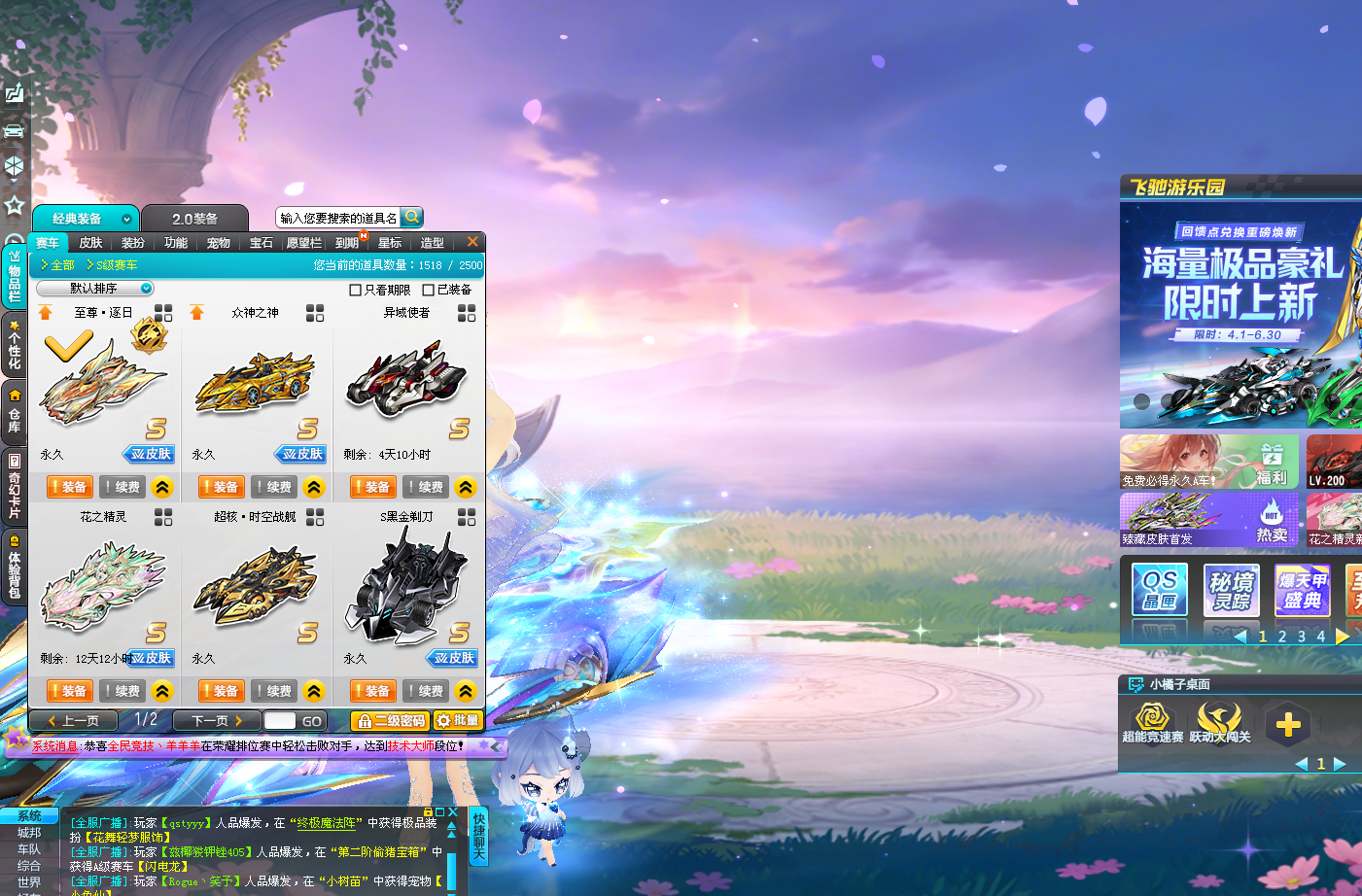The height and width of the screenshot is (896, 1362).
Task: Launch 超能竞速赛 from 小橘子桌面
Action: 1153,724
